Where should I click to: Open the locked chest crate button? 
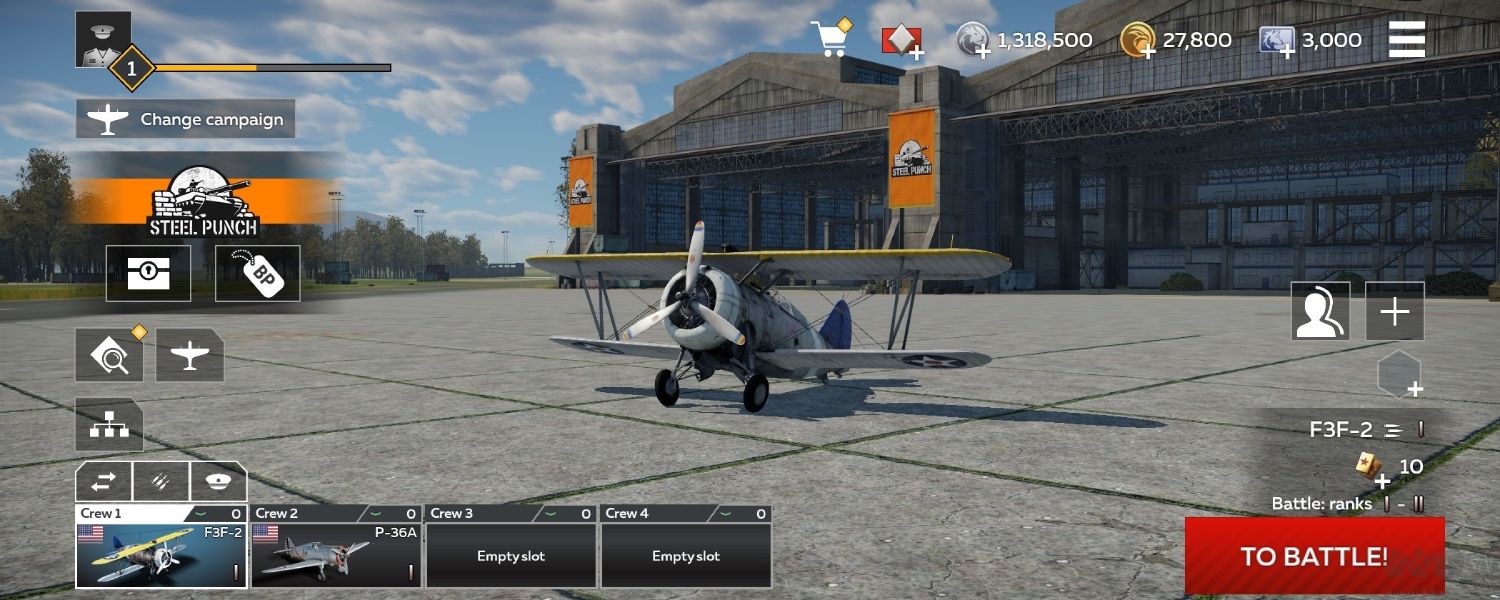click(148, 273)
